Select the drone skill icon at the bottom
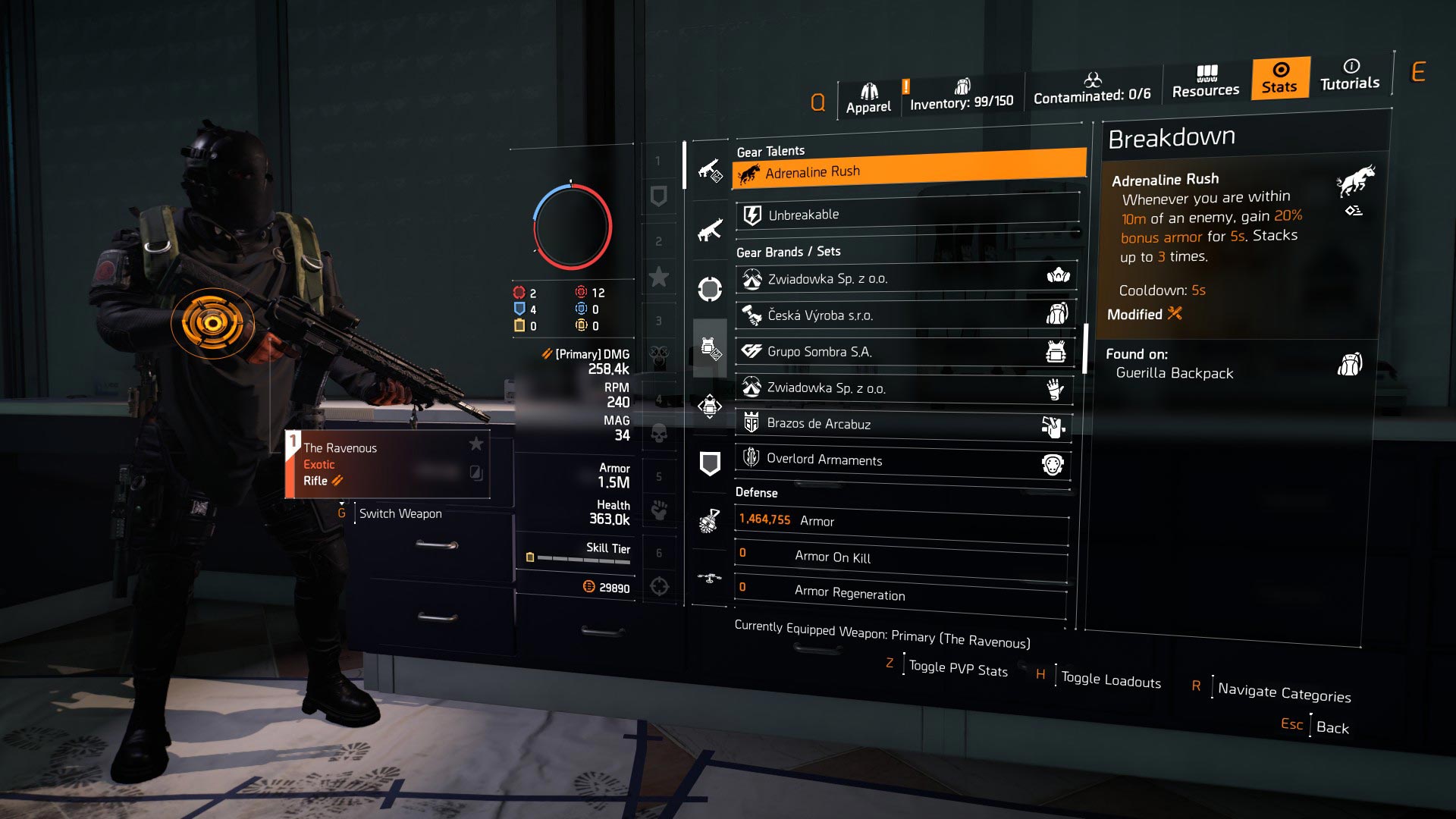Image resolution: width=1456 pixels, height=819 pixels. (x=711, y=578)
